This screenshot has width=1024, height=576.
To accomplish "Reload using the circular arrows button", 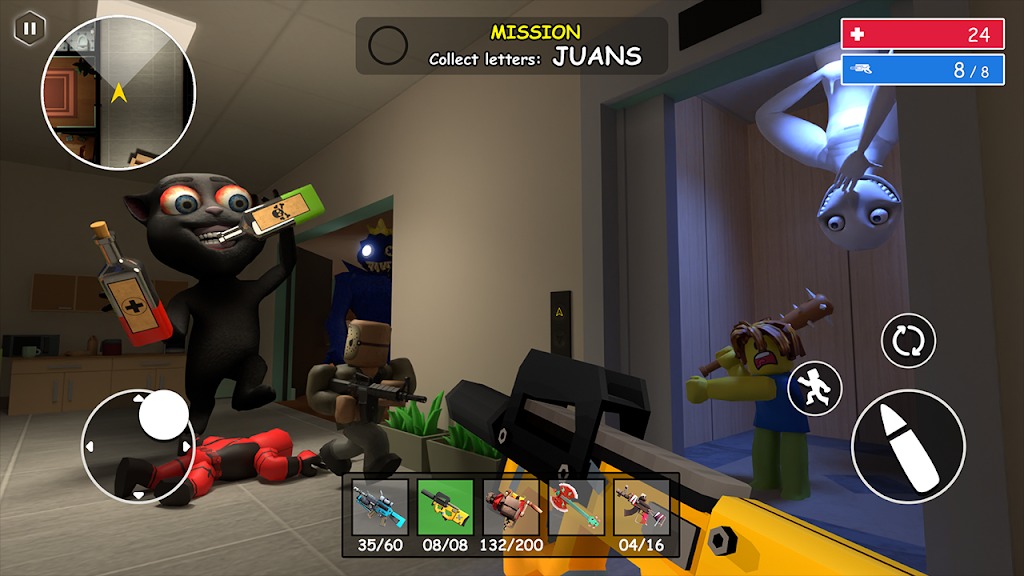I will [908, 340].
